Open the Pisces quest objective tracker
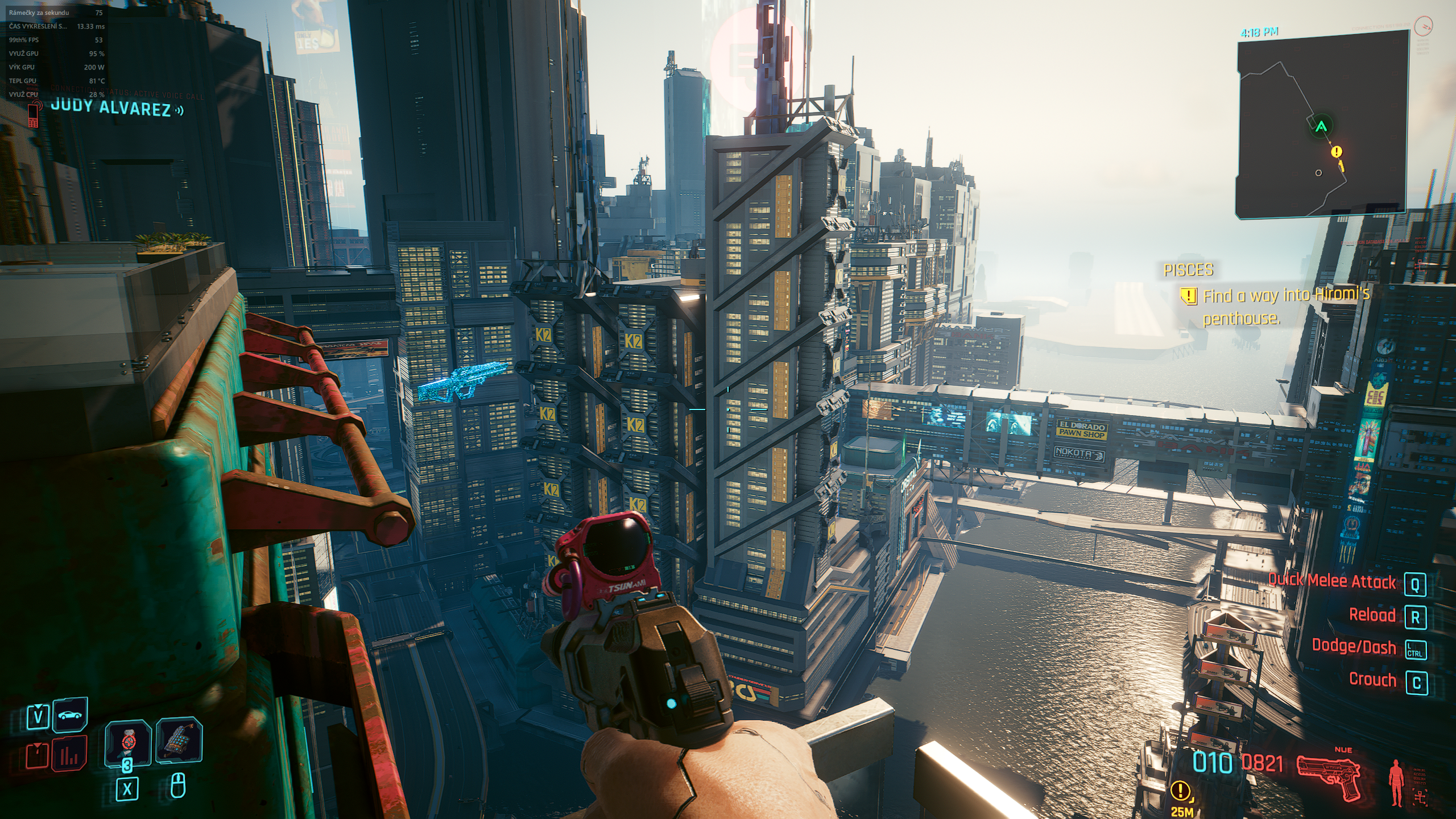The width and height of the screenshot is (1456, 819). (1268, 296)
